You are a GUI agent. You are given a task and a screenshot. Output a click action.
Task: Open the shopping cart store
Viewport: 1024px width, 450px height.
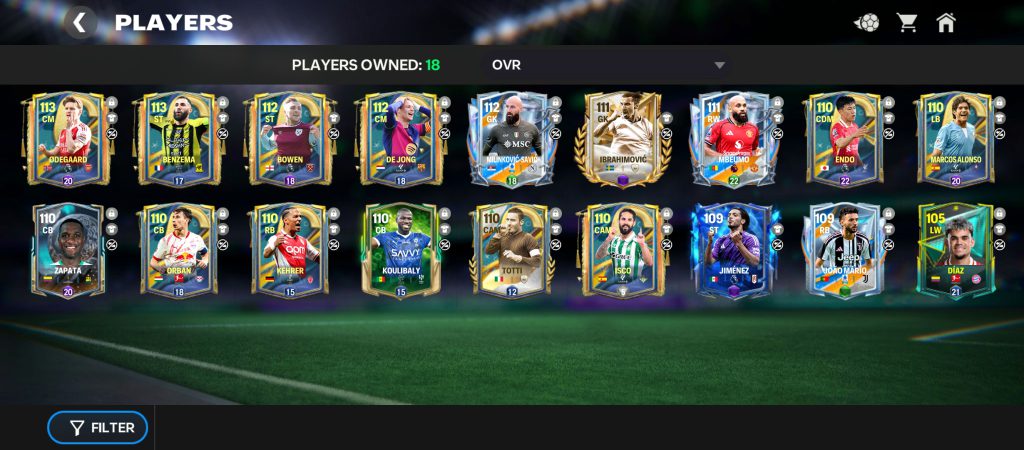pos(907,22)
